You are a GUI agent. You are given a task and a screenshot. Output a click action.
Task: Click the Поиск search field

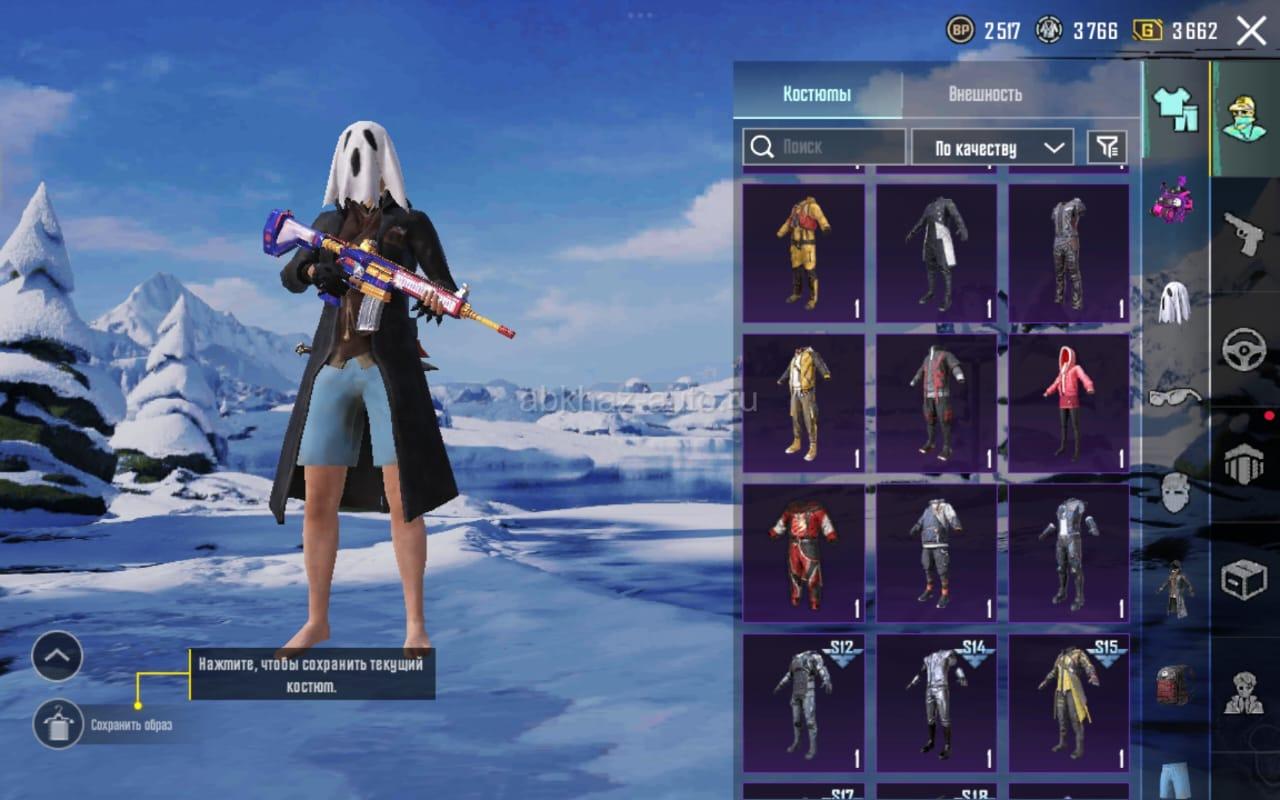pos(824,147)
